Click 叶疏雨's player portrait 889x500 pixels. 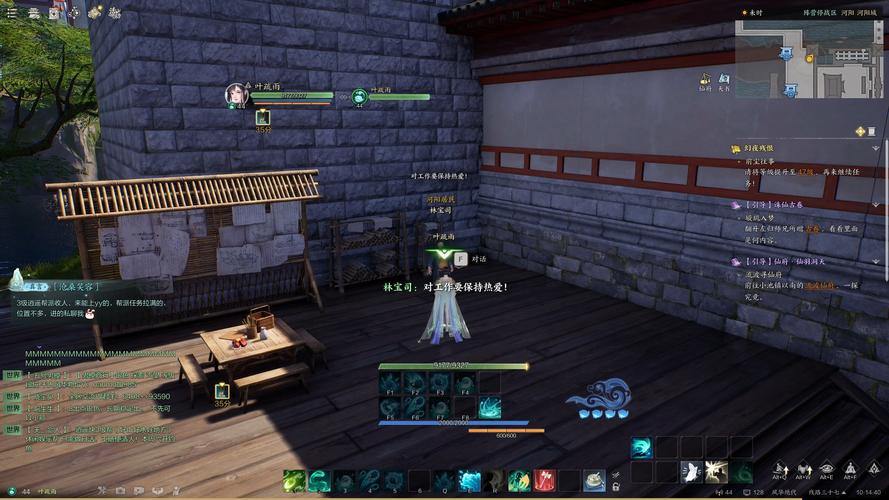tap(238, 95)
